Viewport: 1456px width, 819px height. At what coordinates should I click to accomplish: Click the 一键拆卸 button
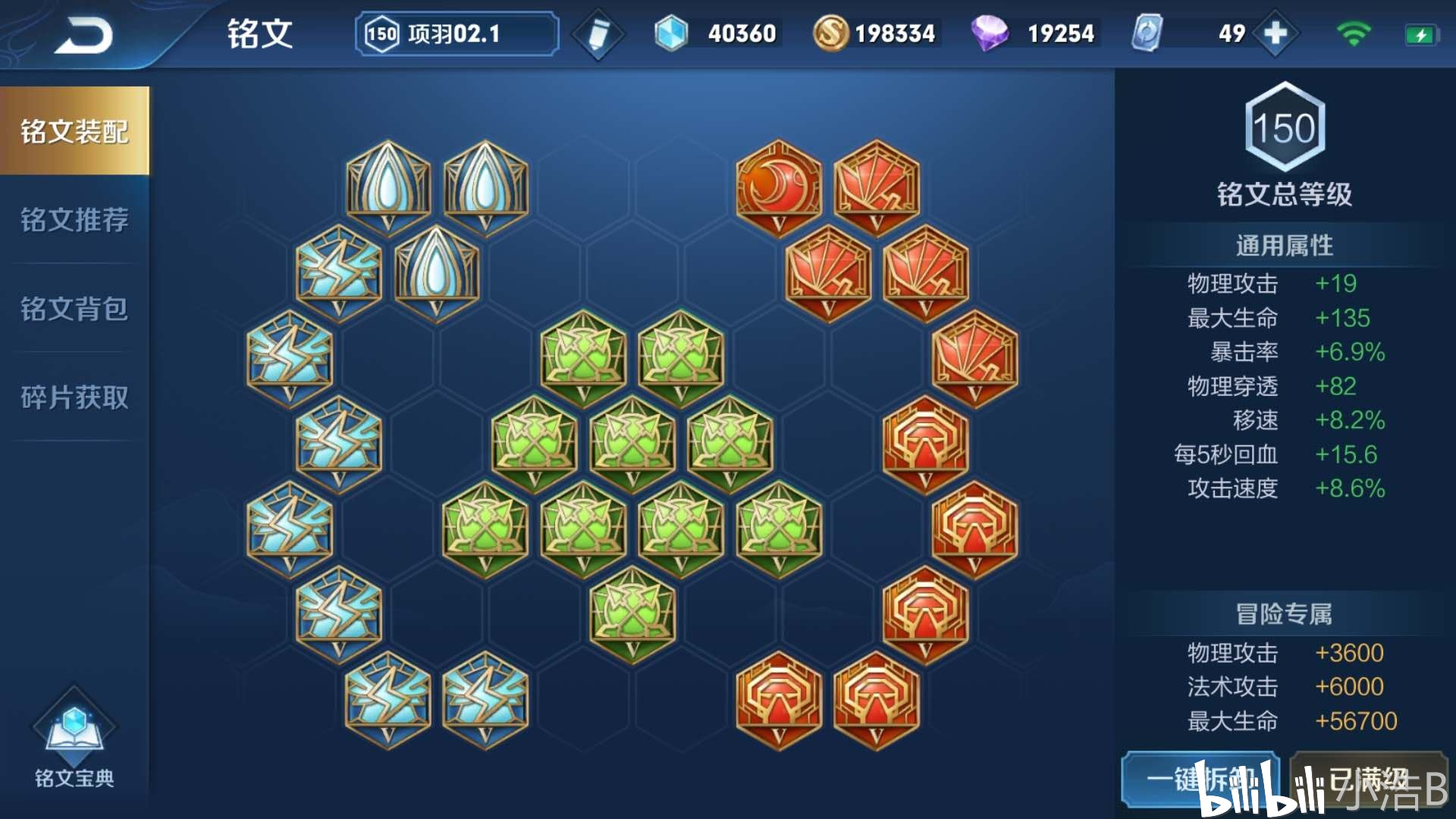pos(1200,780)
